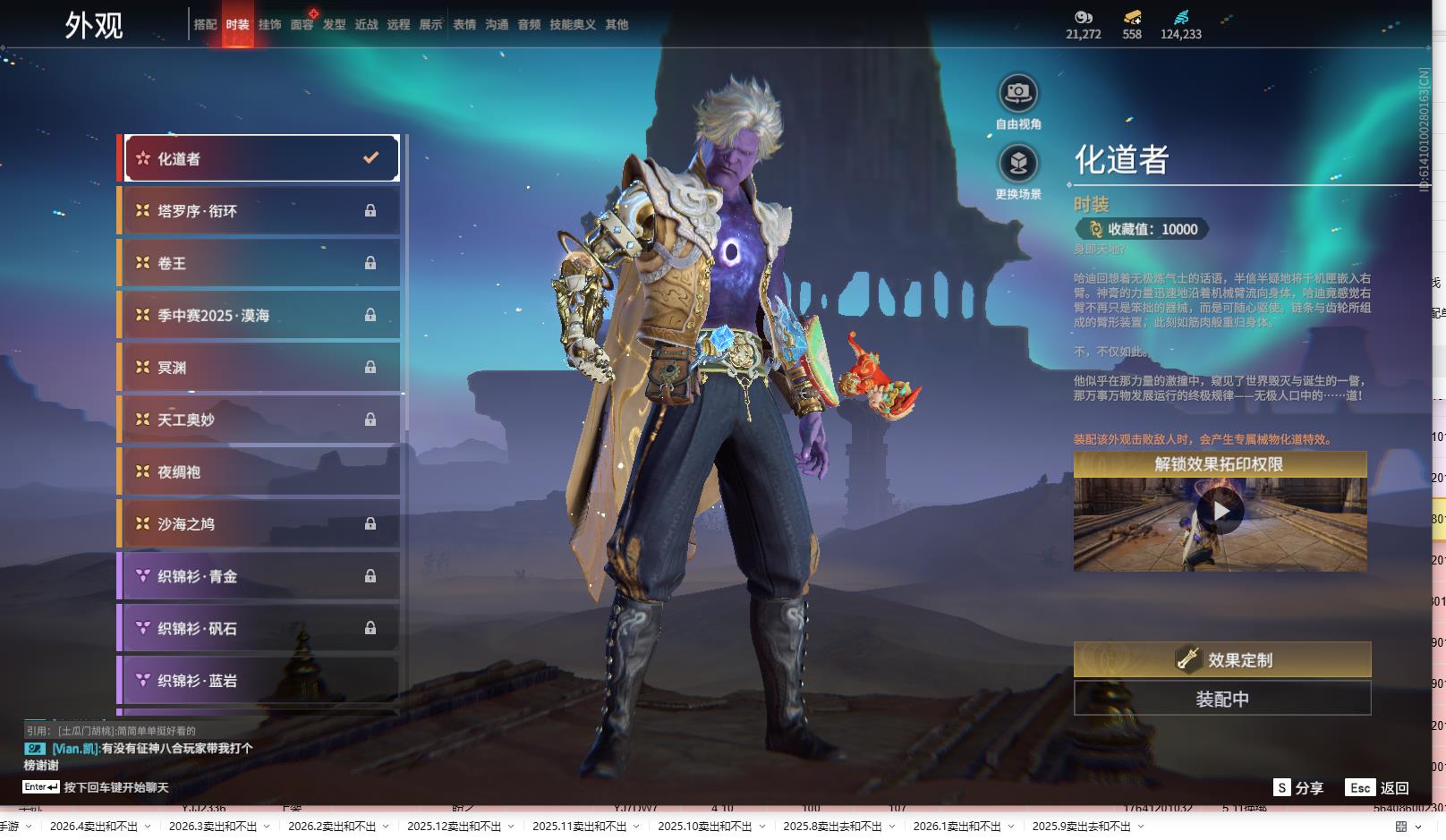
Task: Activate the 自由视角 camera icon
Action: [1018, 93]
